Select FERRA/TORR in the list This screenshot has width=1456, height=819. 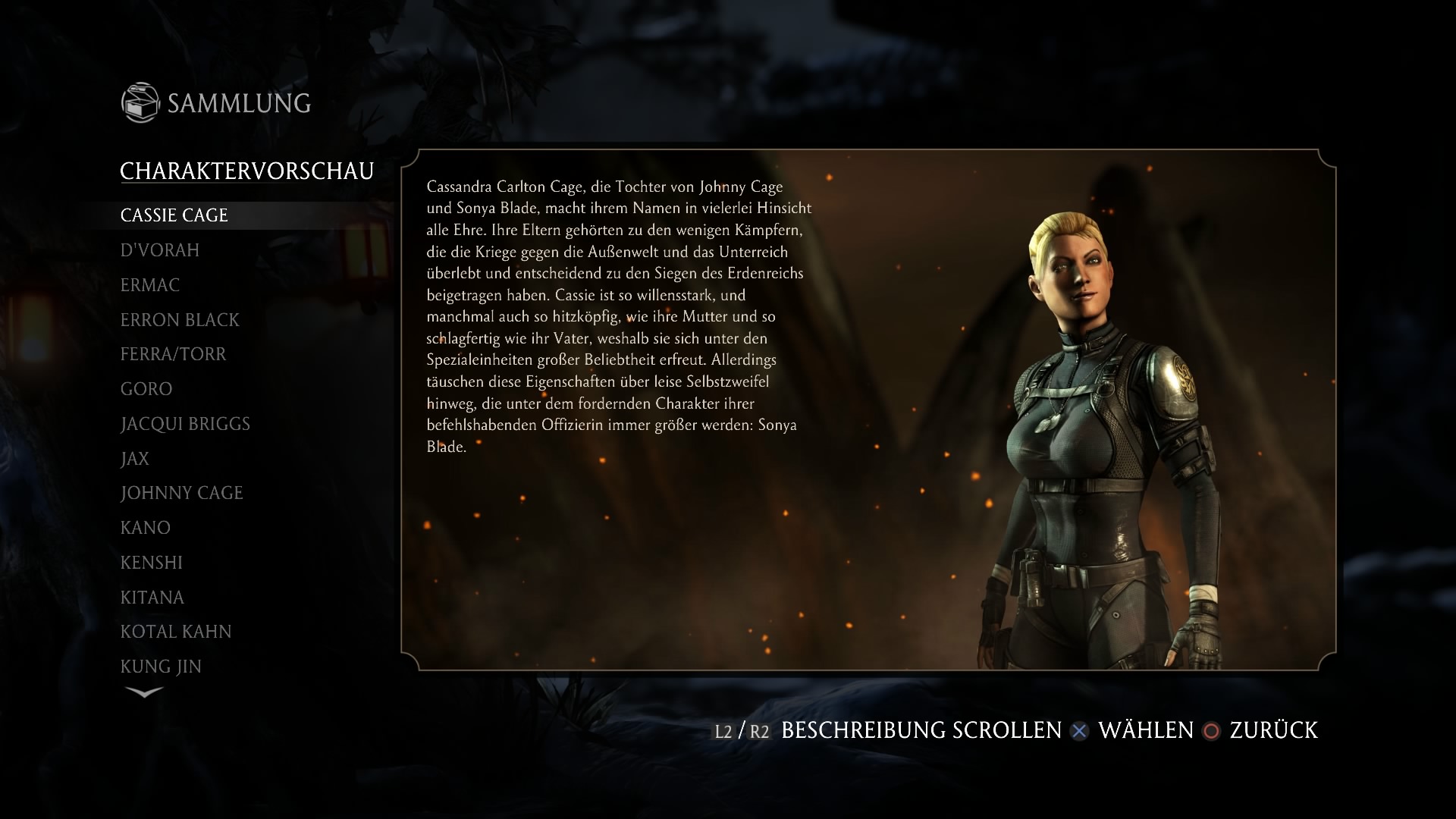pyautogui.click(x=173, y=353)
